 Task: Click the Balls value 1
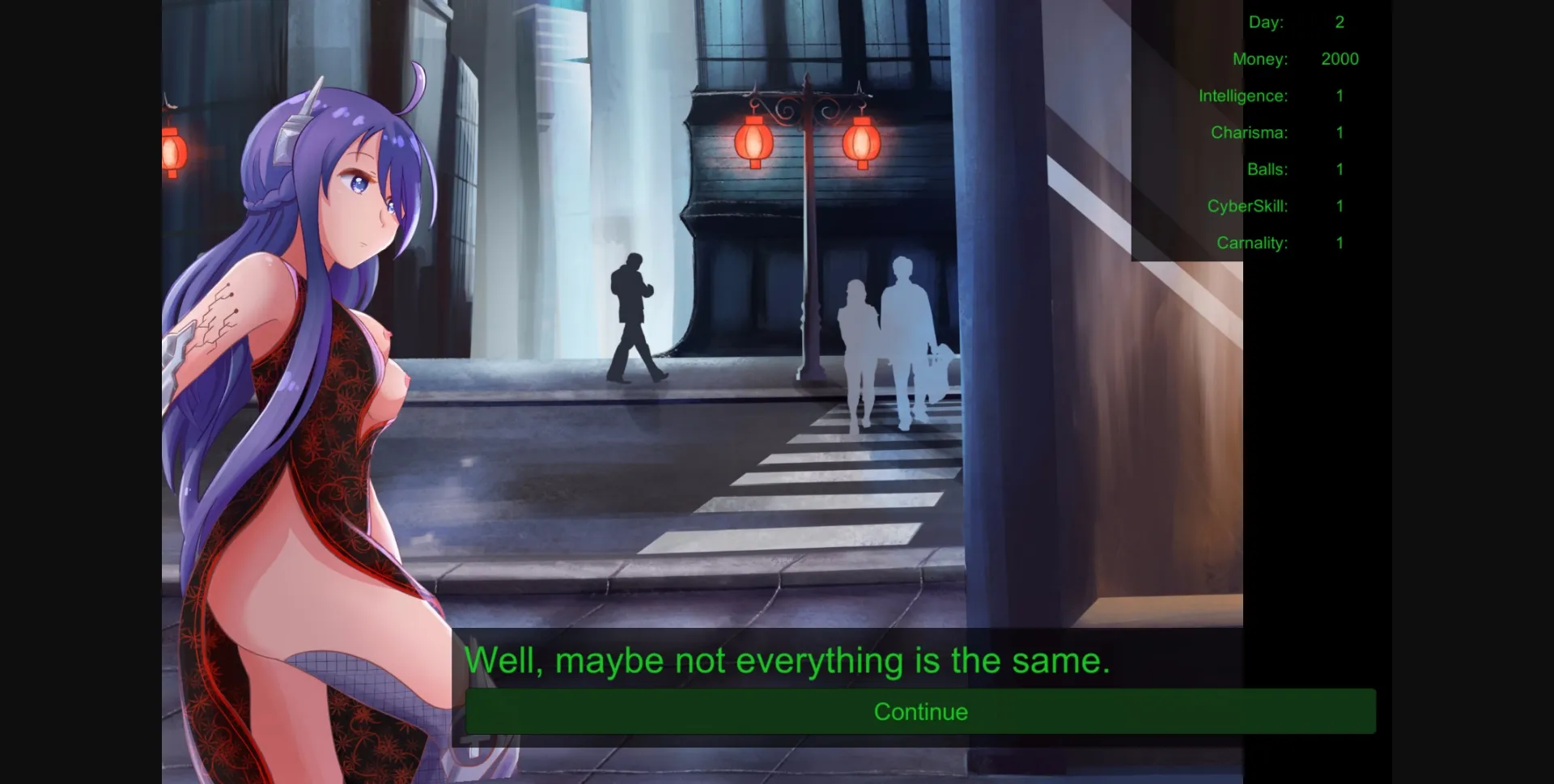1340,169
